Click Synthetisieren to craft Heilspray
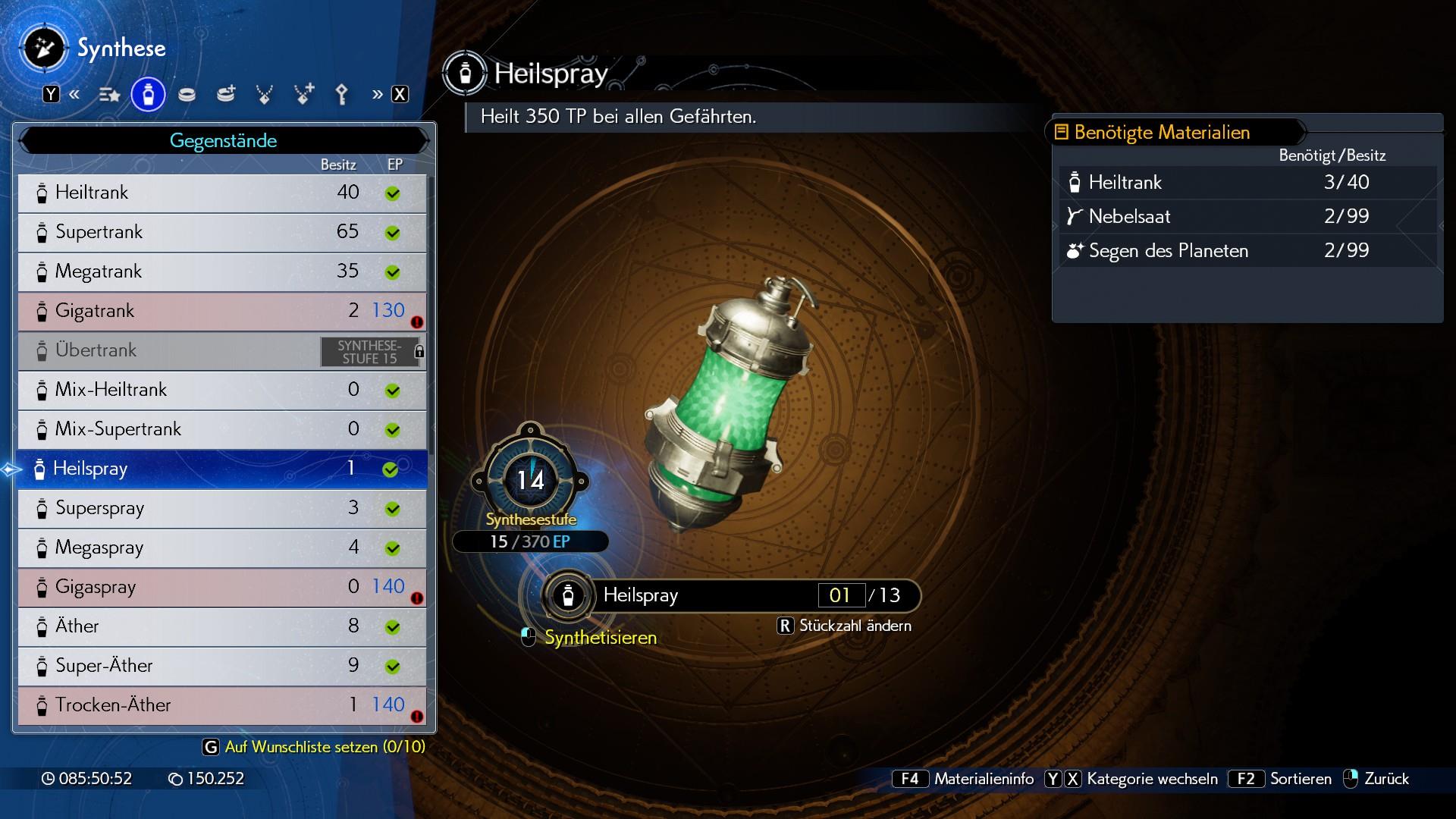 pos(600,638)
